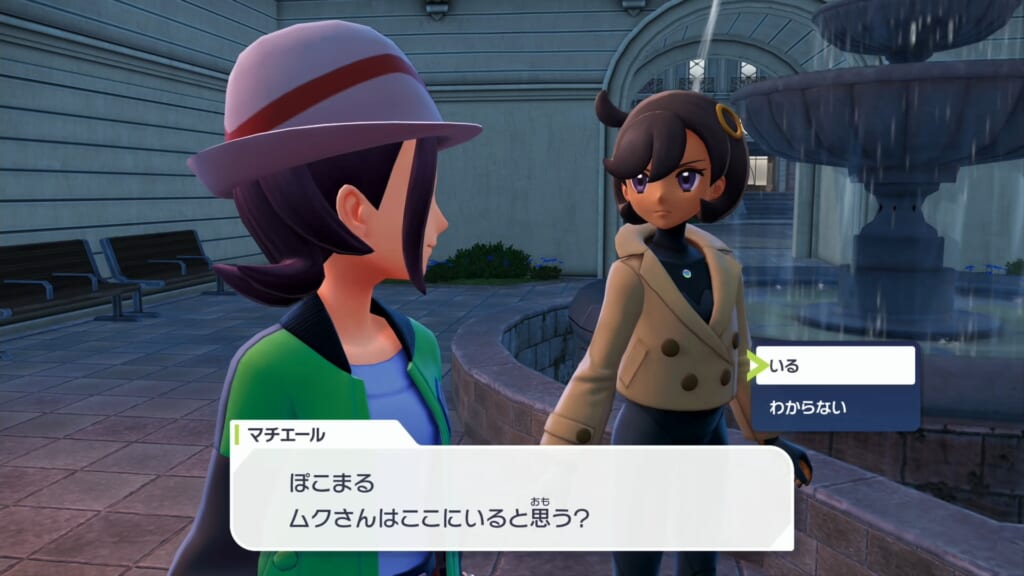Screen dimensions: 1024x576
Task: Choose the いる reply option
Action: tap(836, 366)
